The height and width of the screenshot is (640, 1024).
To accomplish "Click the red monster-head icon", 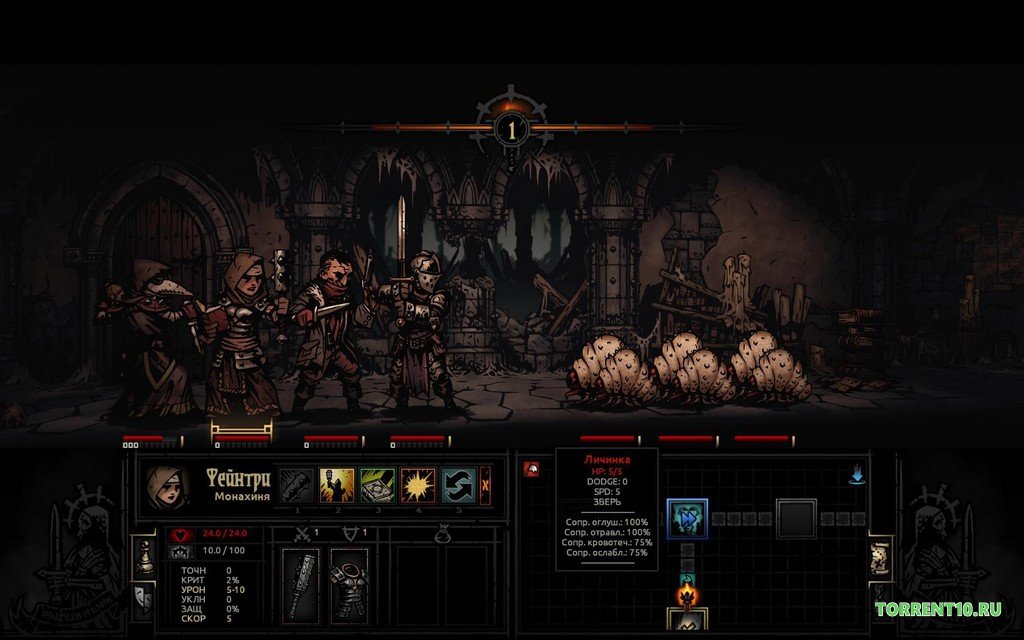I will 531,467.
